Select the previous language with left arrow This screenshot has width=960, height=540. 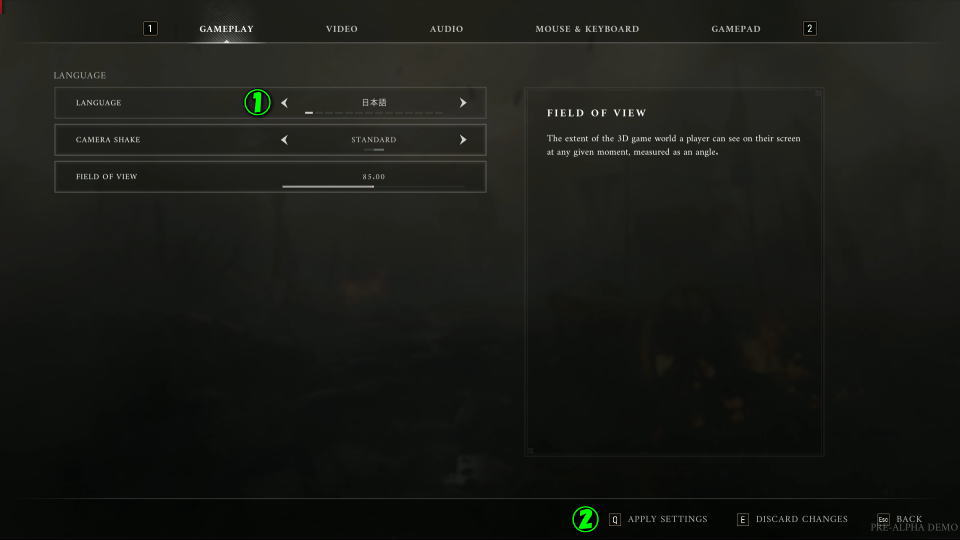point(284,103)
